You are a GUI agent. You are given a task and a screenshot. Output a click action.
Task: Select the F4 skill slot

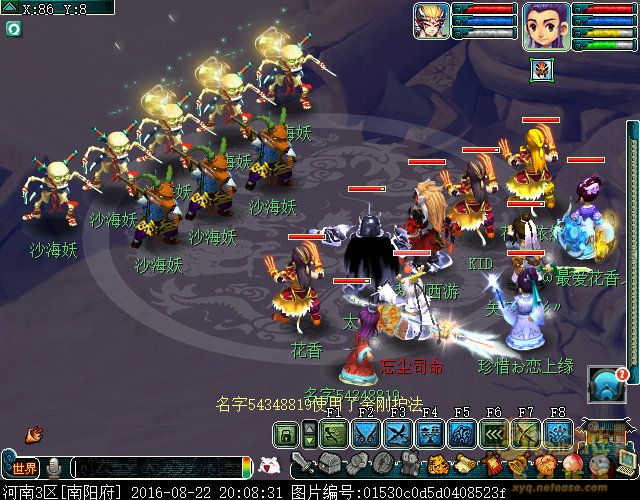tap(431, 433)
